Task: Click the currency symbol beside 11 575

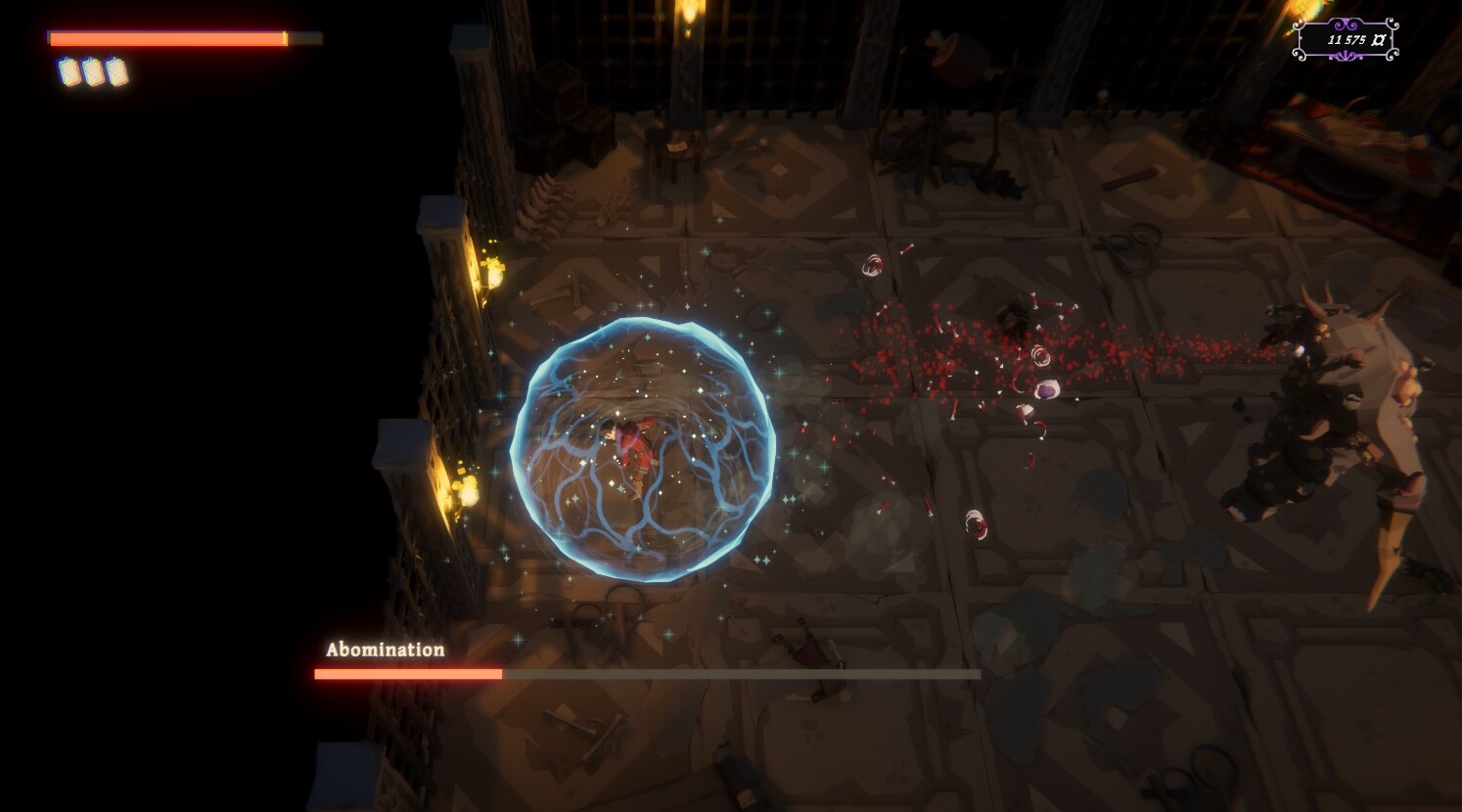Action: click(1378, 41)
